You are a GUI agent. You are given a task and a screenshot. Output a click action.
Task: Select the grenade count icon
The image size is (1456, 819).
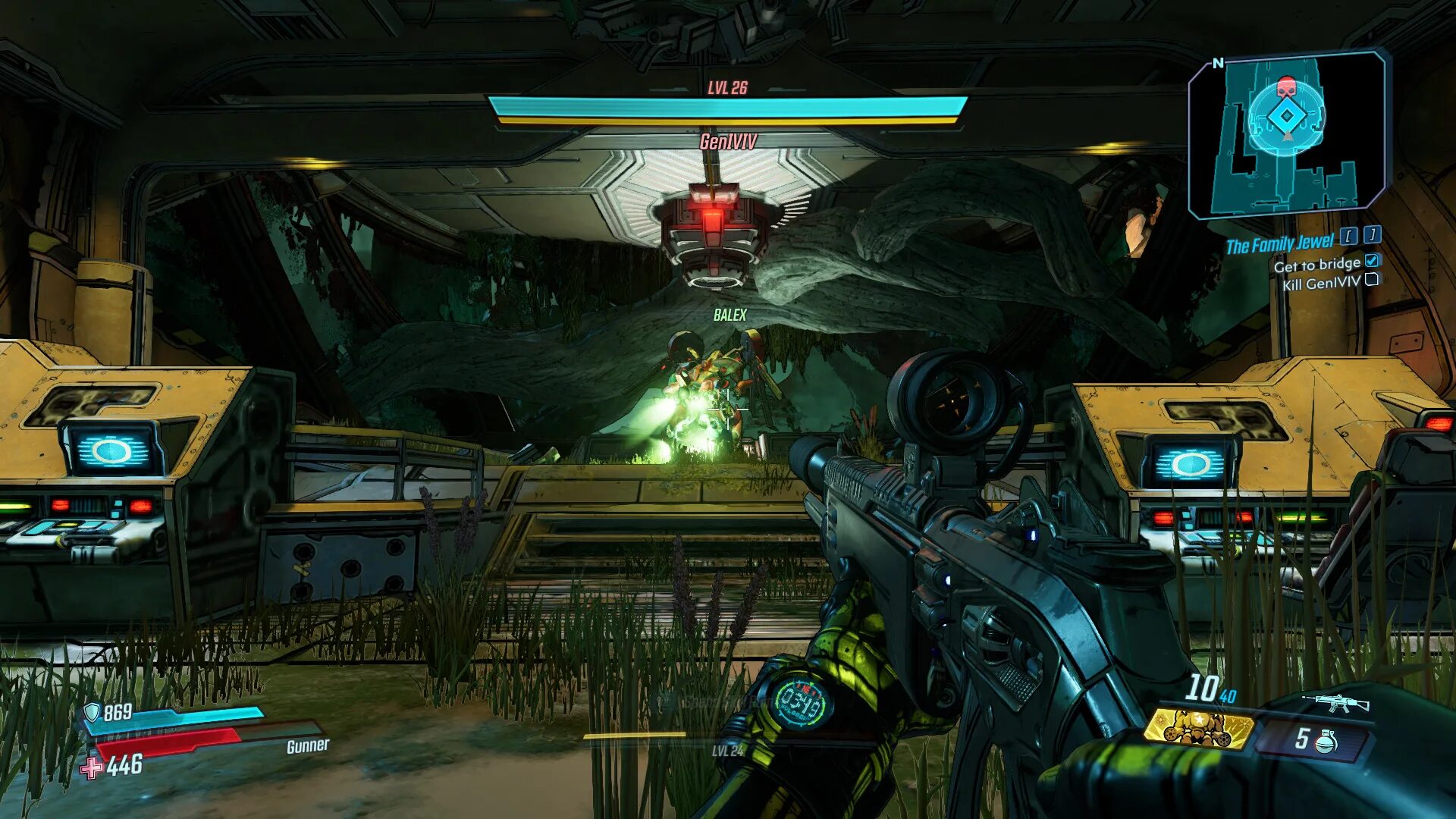[1325, 739]
